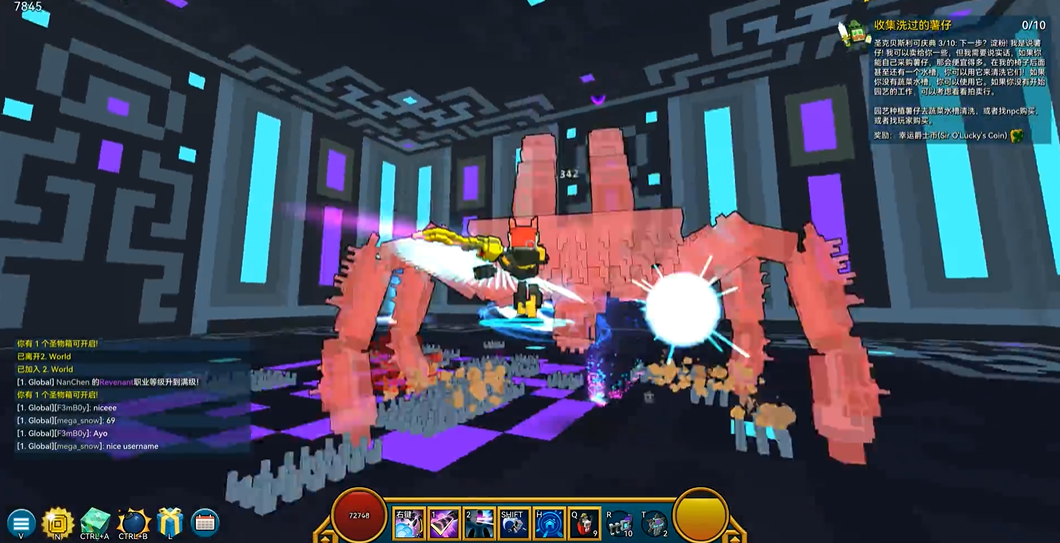This screenshot has height=543, width=1060.
Task: Click the mega_snow 'nice username' chat message
Action: click(88, 446)
